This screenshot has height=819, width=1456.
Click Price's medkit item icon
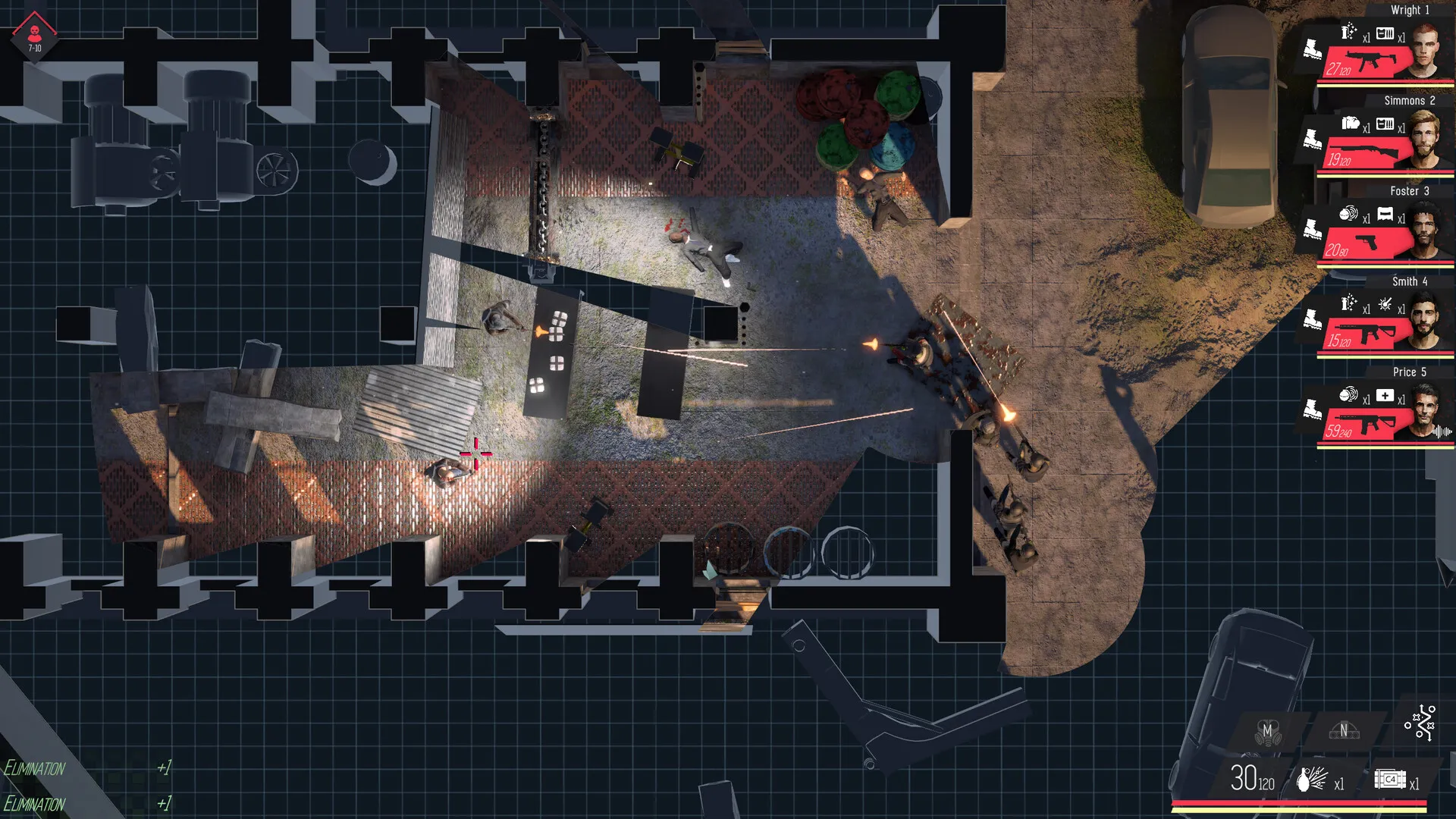[1385, 396]
